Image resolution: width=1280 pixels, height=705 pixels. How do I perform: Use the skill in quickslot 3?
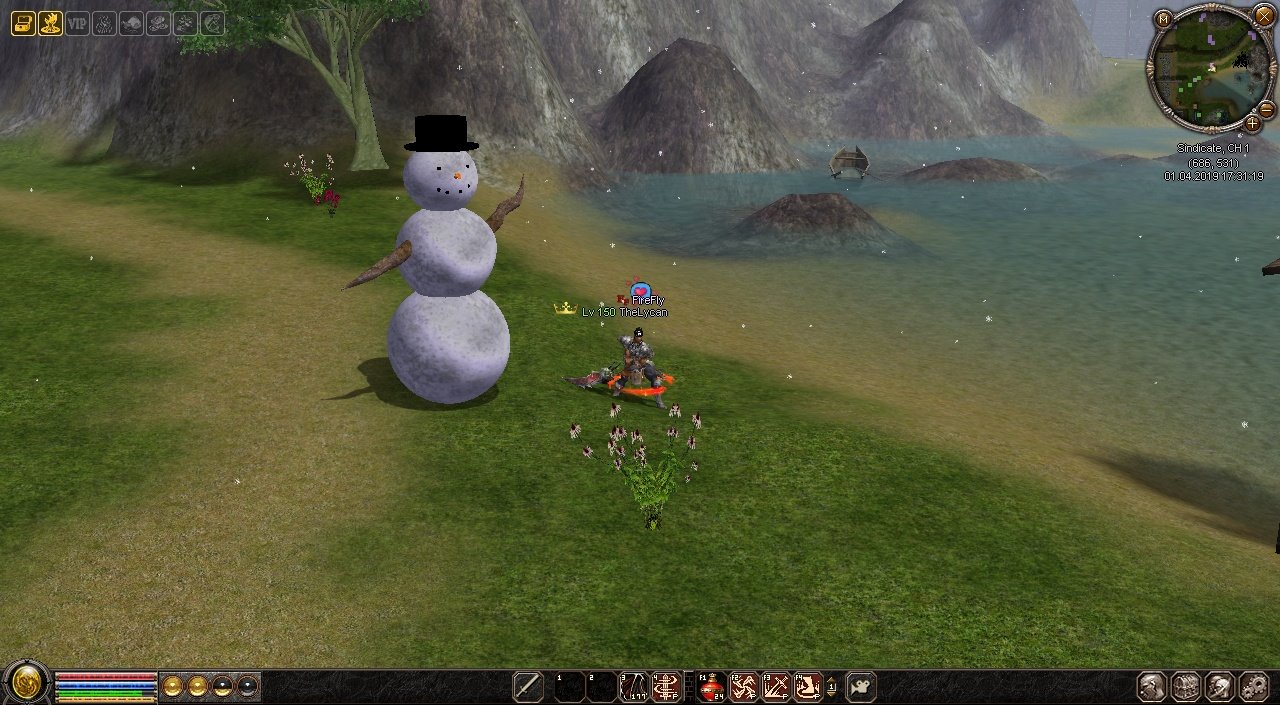pyautogui.click(x=634, y=687)
